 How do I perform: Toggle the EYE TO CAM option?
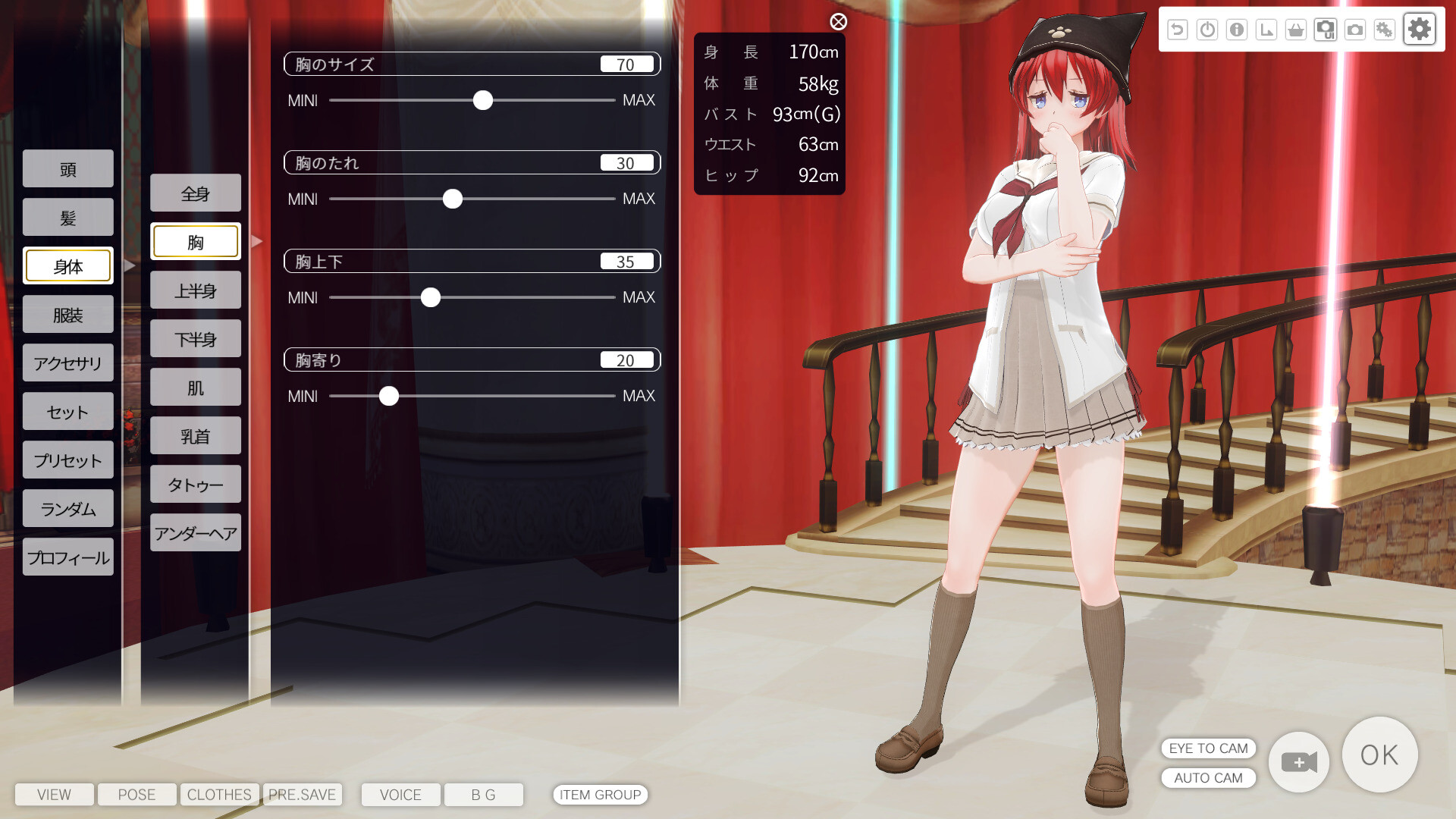pos(1208,748)
